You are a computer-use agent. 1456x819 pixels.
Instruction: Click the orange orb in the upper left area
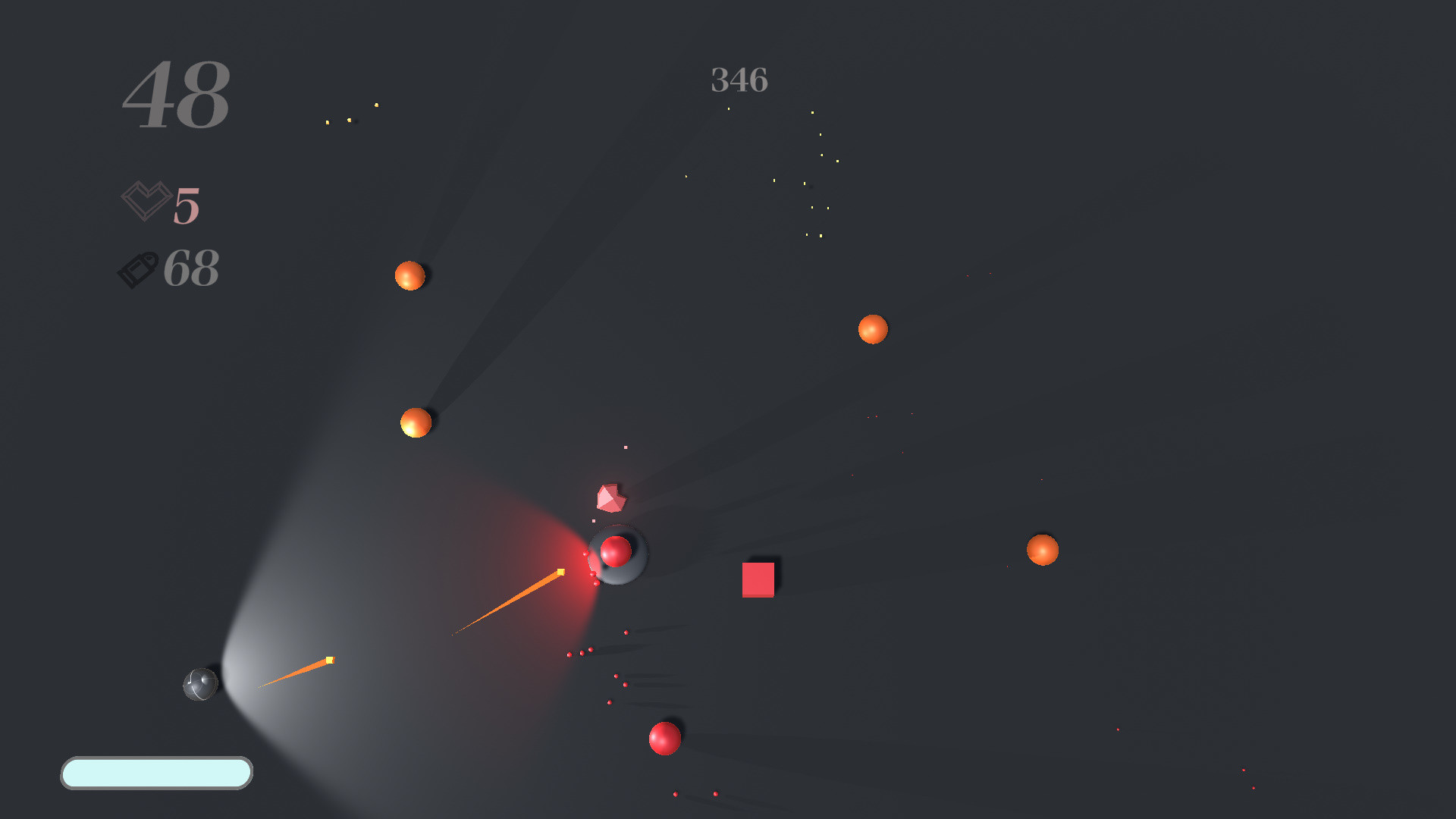tap(410, 276)
